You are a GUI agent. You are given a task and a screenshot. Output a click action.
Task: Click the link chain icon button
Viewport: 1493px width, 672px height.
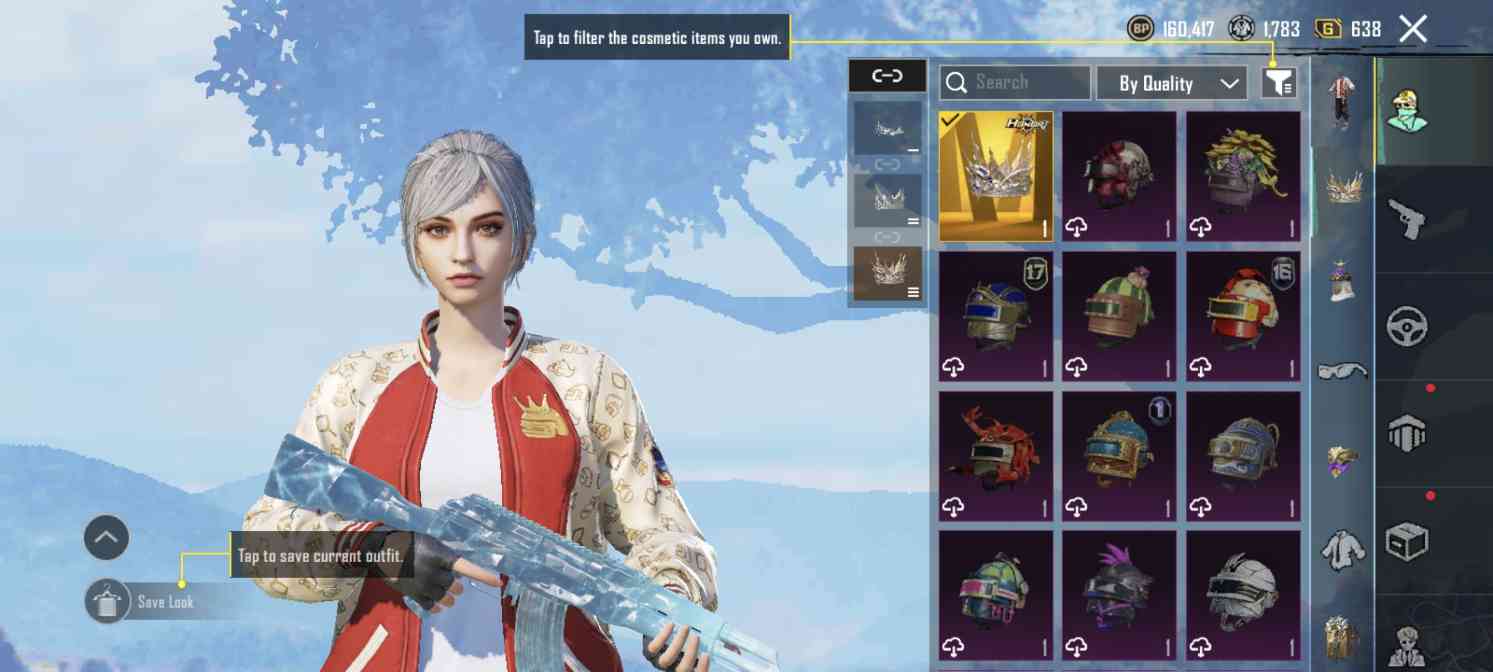[x=887, y=76]
